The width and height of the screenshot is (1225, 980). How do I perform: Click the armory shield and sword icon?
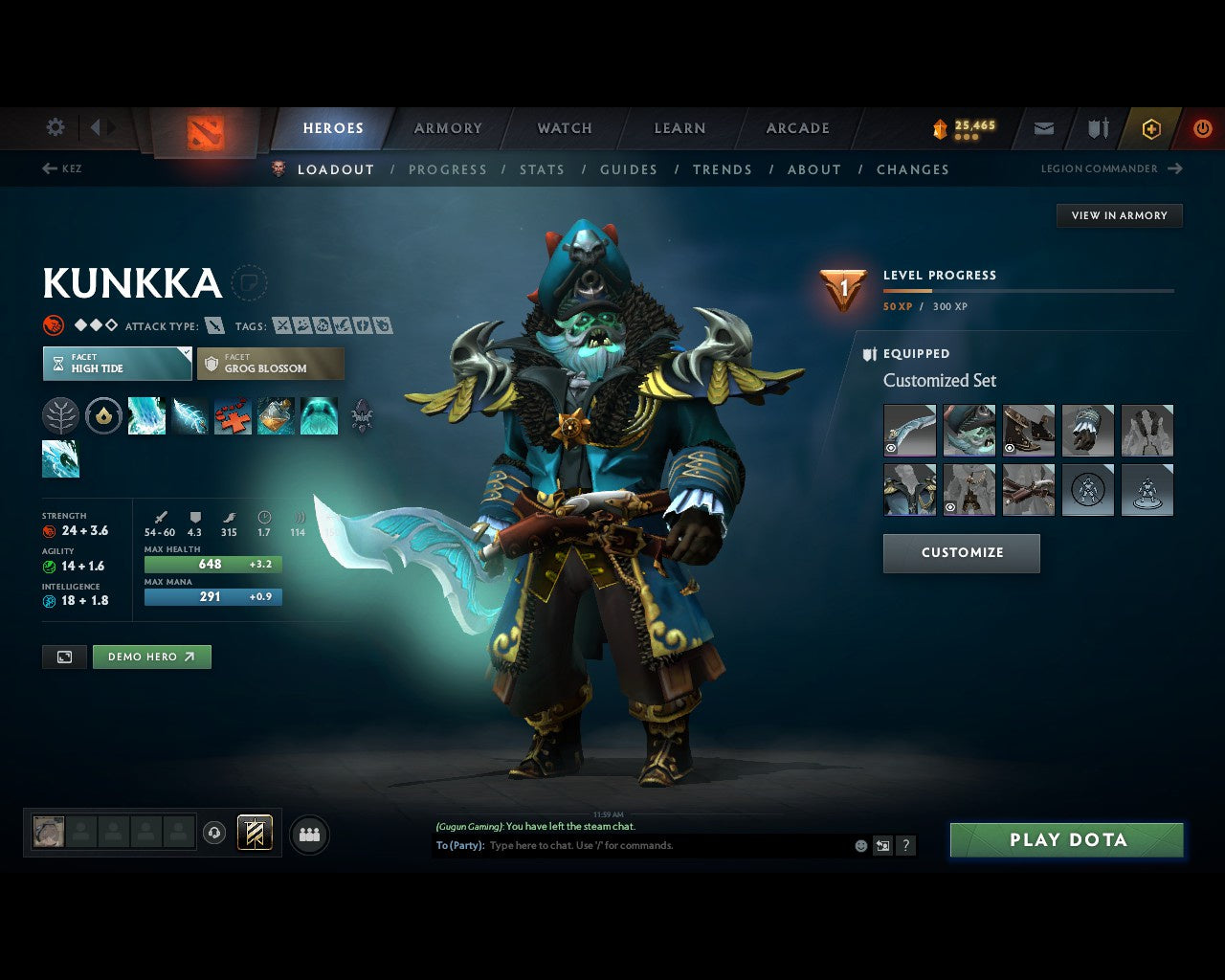(x=1097, y=128)
